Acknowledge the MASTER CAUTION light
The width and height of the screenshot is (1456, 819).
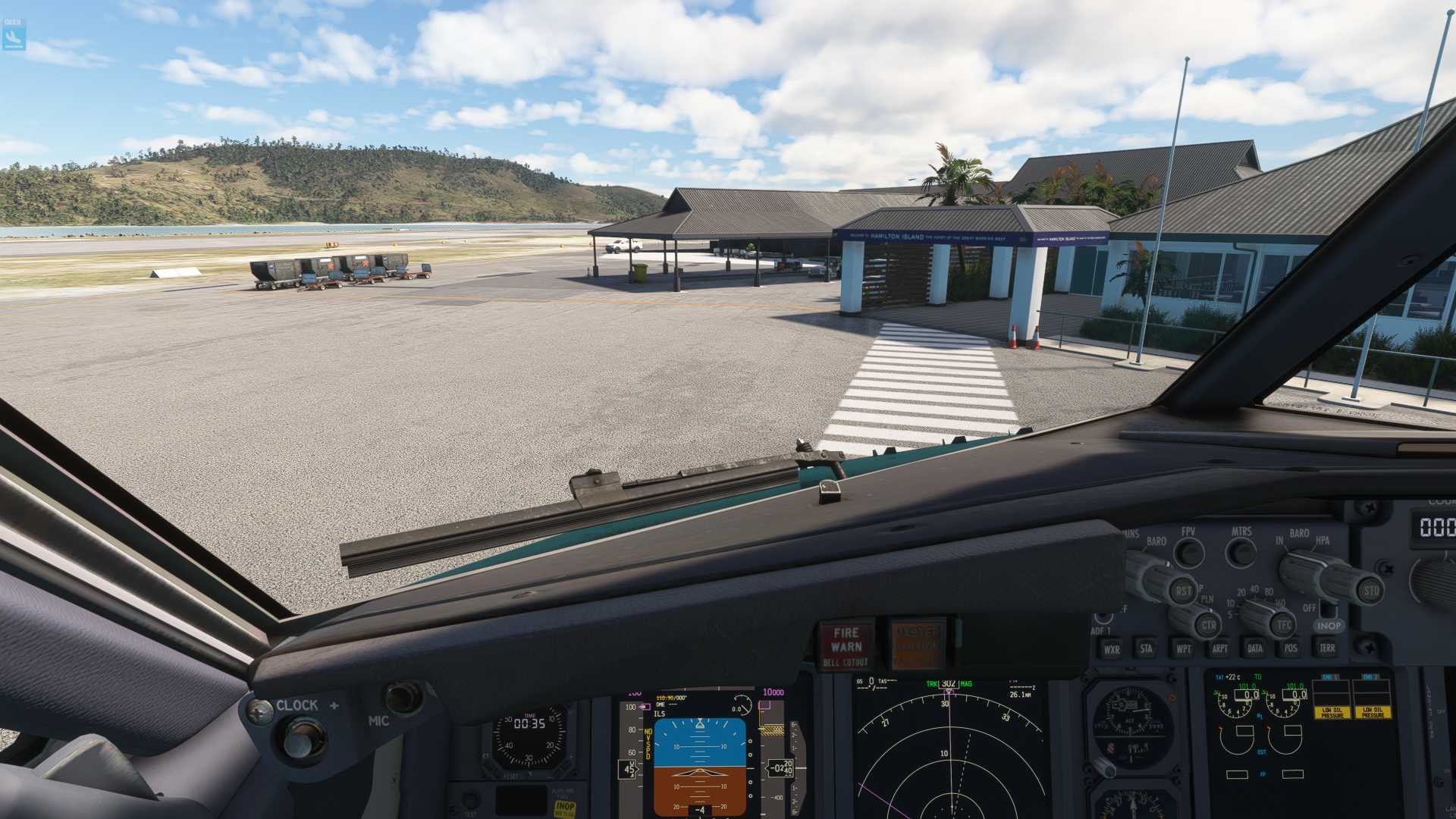pos(918,645)
